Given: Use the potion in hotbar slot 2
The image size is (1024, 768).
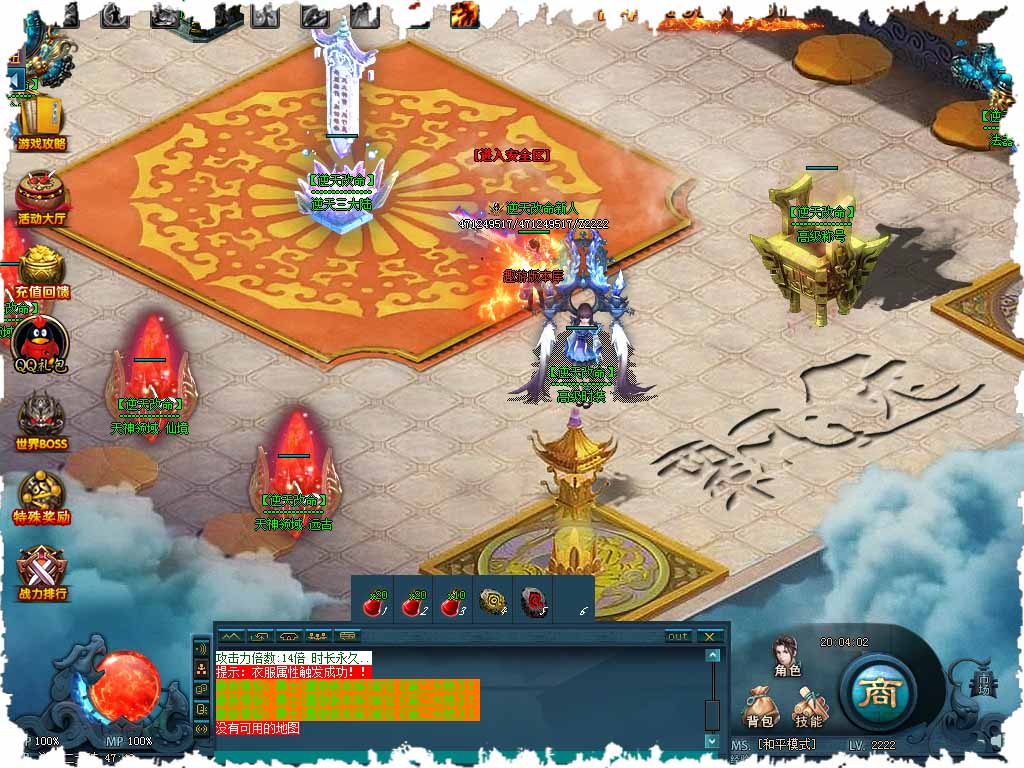Looking at the screenshot, I should (413, 601).
